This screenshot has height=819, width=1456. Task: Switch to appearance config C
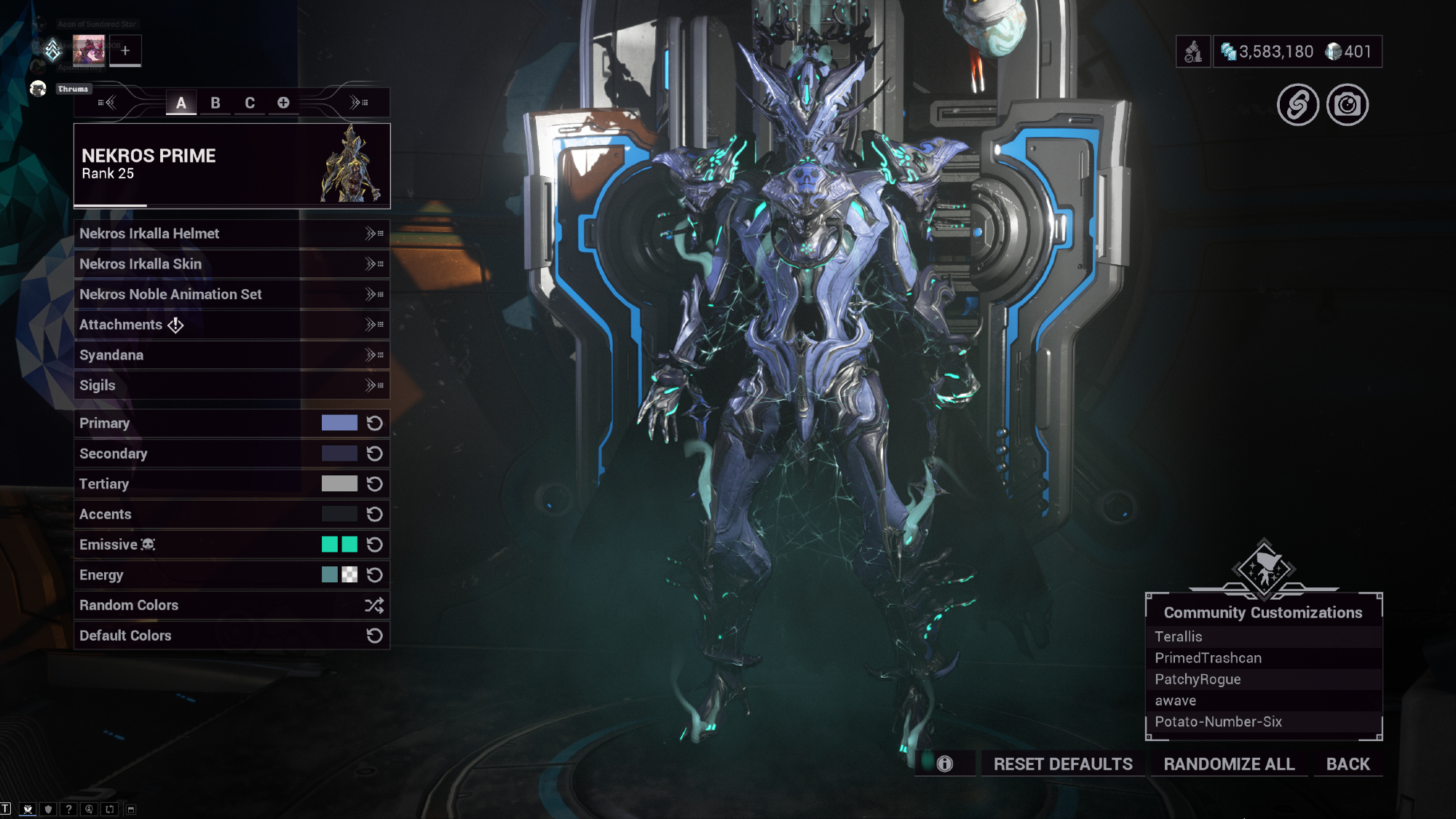click(250, 103)
